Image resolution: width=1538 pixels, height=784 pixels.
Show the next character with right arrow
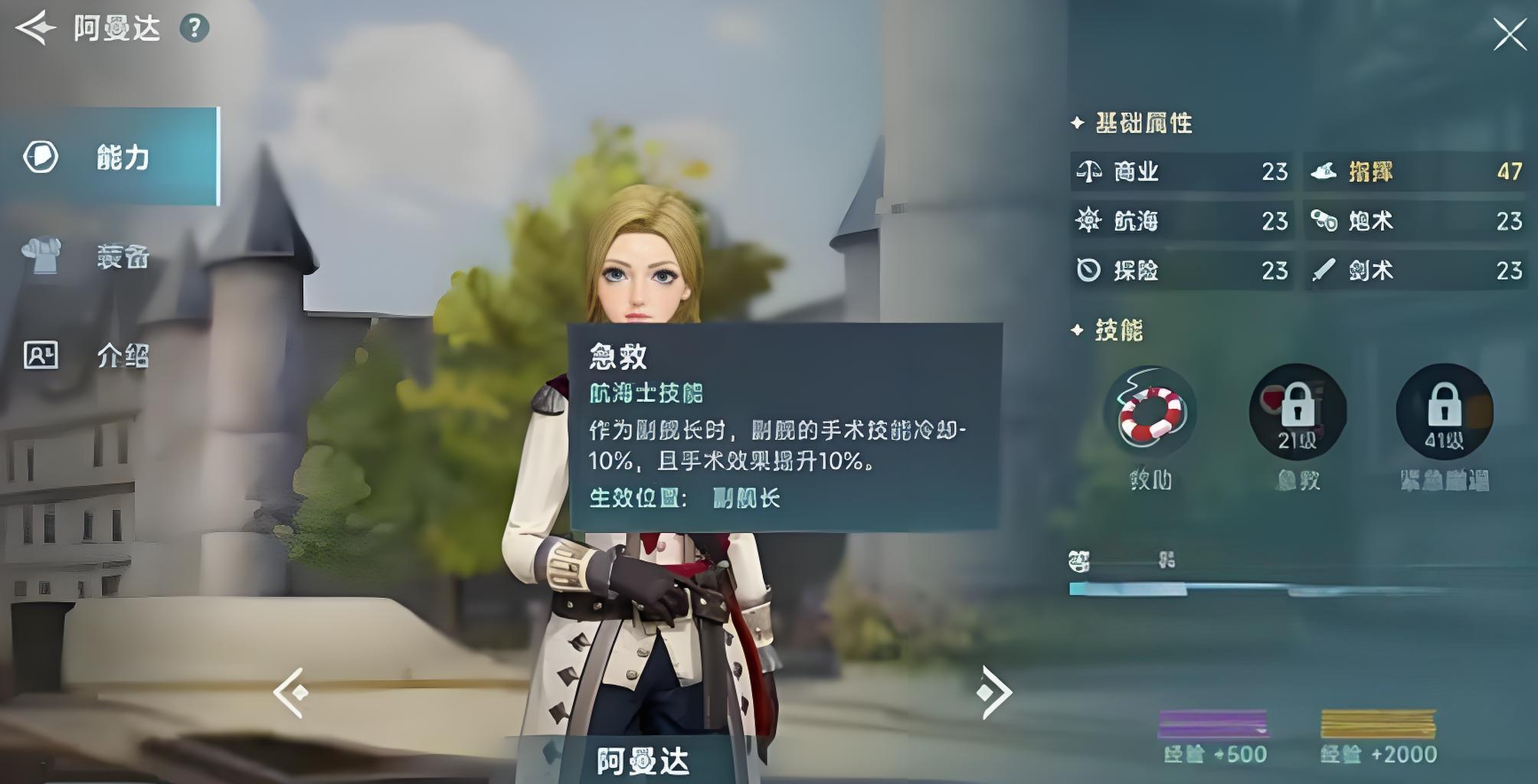coord(993,692)
